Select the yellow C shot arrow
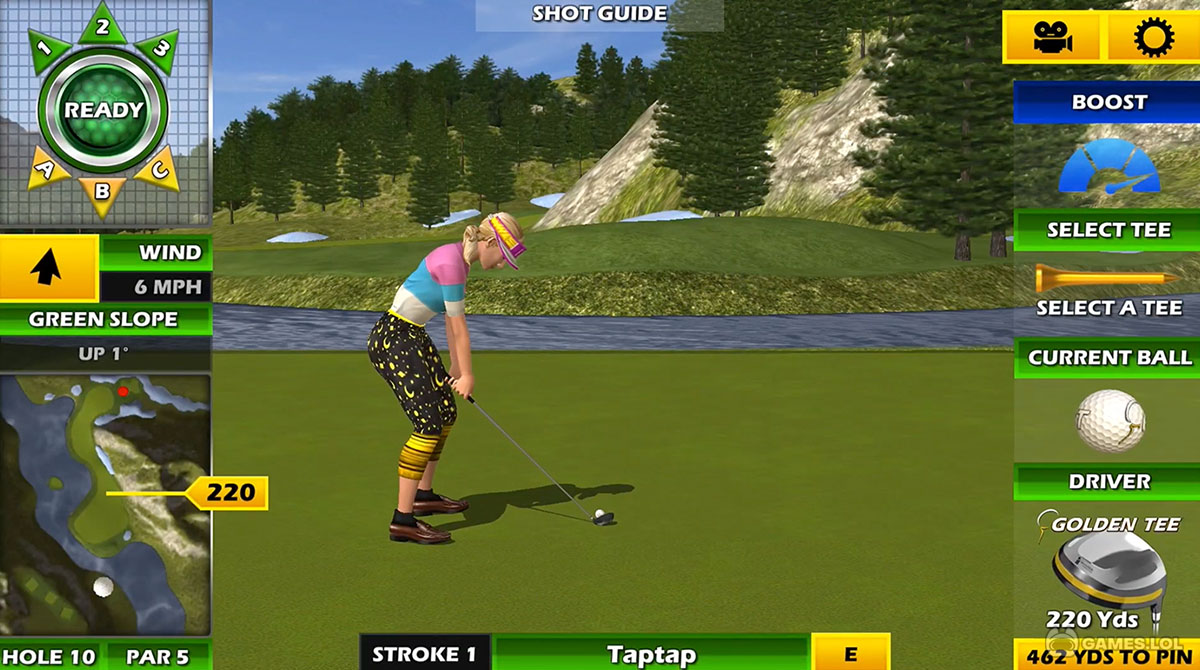 tap(159, 169)
